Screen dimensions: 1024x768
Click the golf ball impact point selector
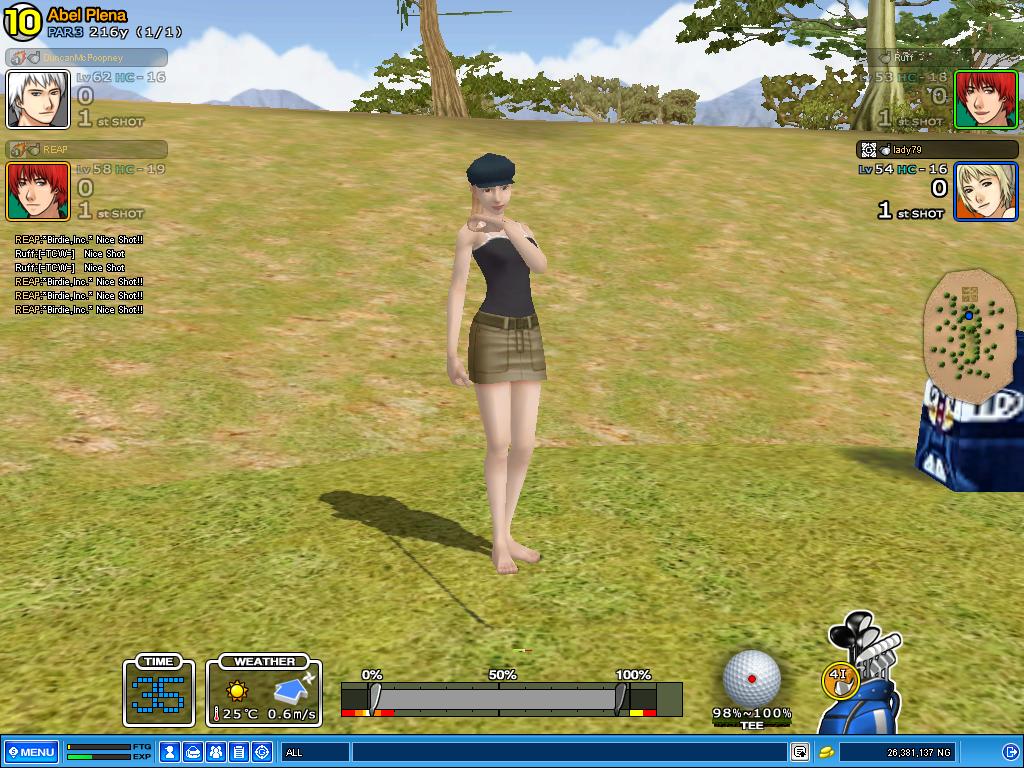click(x=752, y=678)
